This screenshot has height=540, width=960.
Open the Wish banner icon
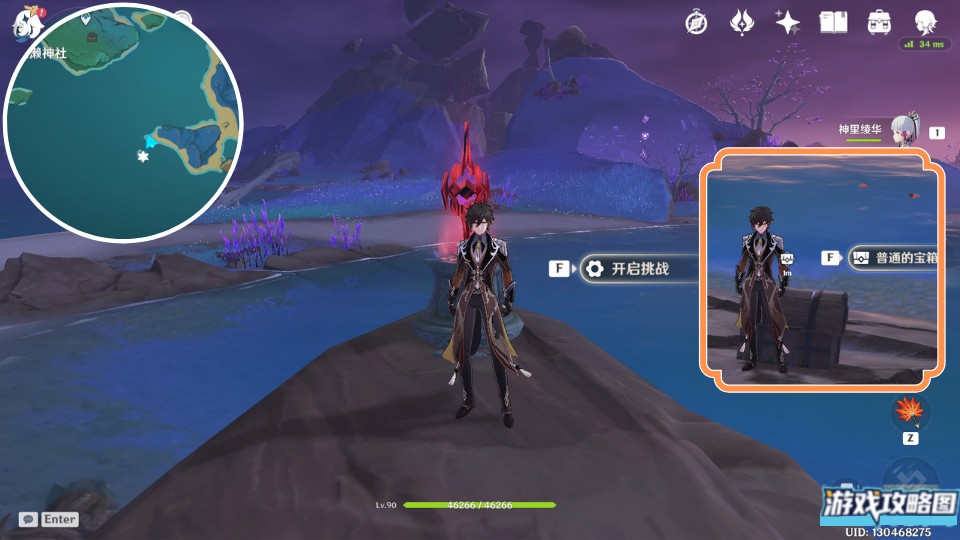click(x=741, y=23)
